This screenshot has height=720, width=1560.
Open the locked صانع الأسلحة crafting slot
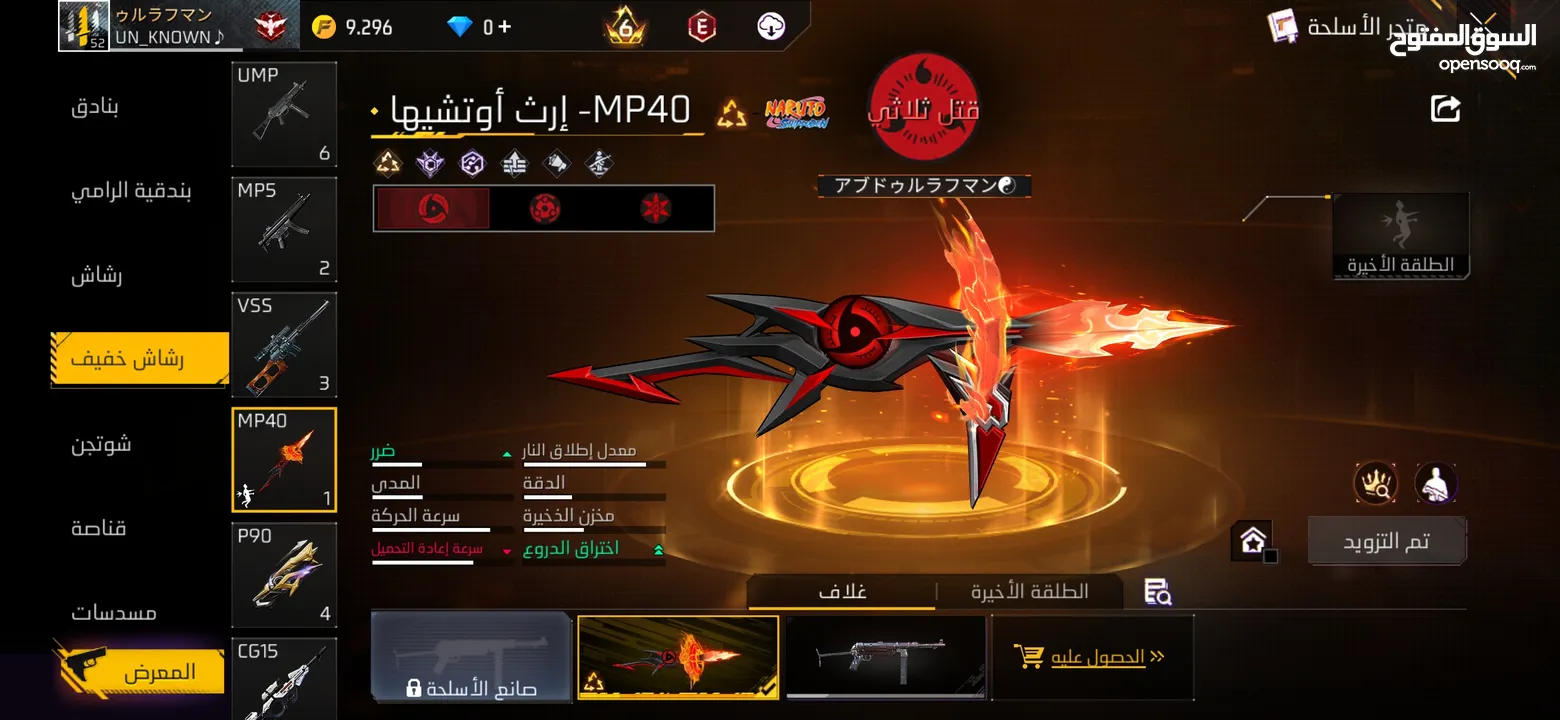(x=471, y=657)
